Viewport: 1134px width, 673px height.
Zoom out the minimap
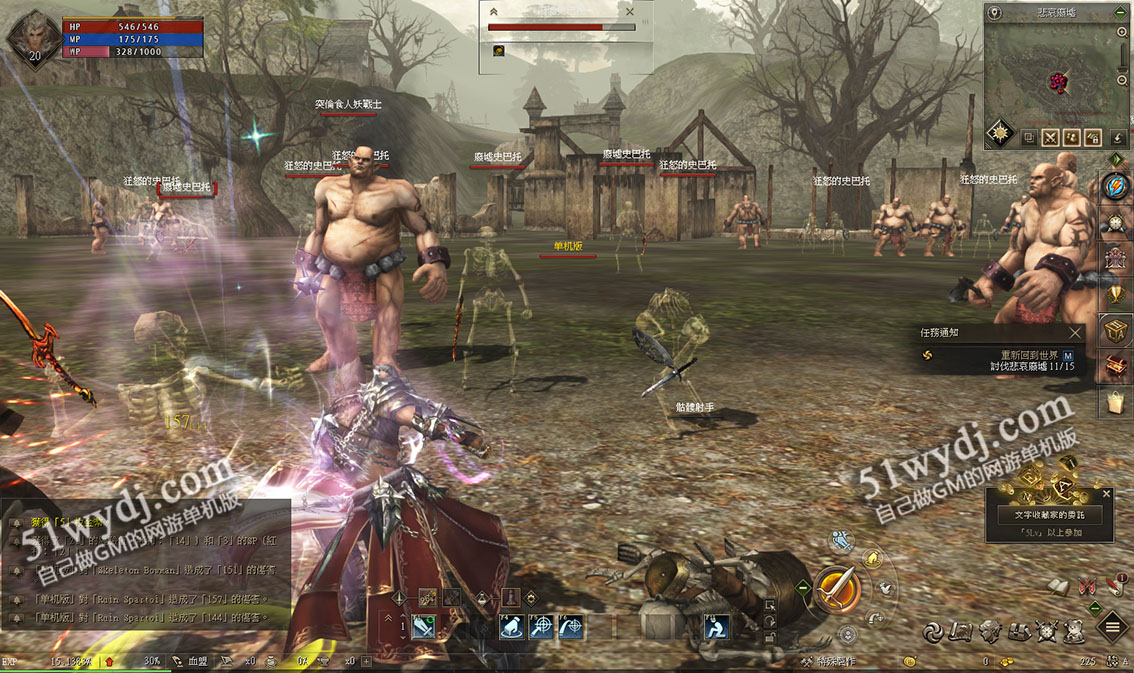click(x=1122, y=79)
